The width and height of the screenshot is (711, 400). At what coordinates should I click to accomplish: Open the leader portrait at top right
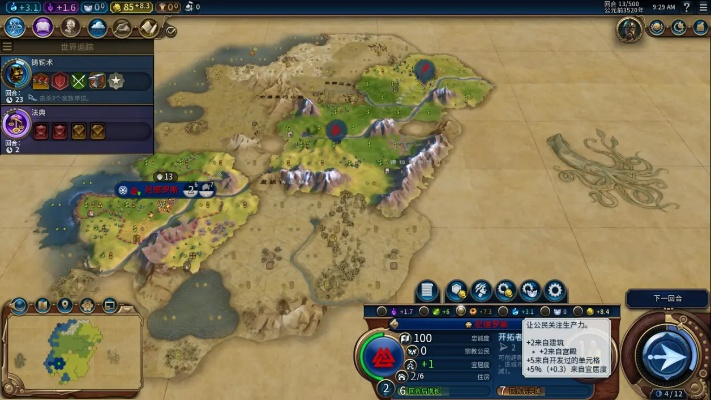coord(629,28)
